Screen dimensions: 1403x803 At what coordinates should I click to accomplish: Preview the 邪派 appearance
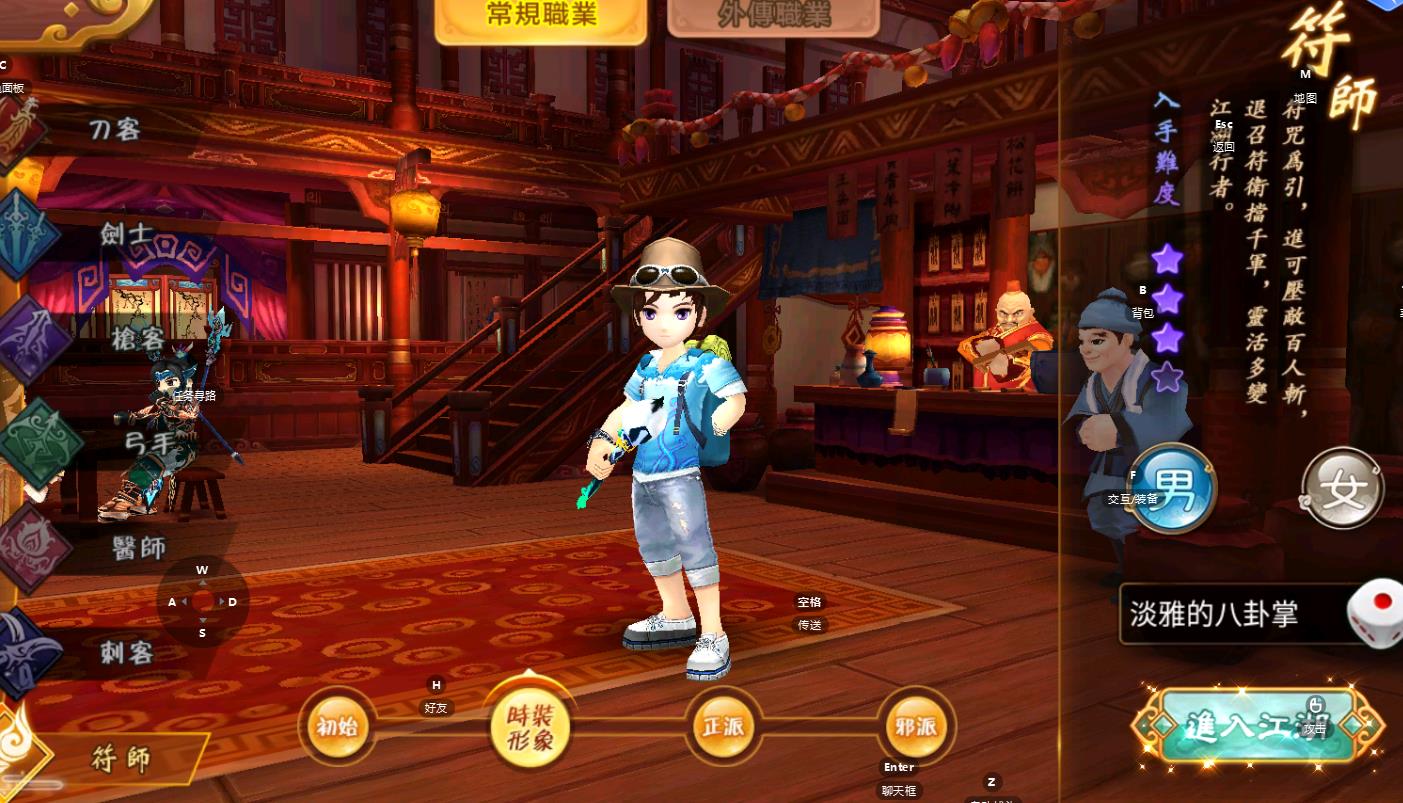pos(916,727)
